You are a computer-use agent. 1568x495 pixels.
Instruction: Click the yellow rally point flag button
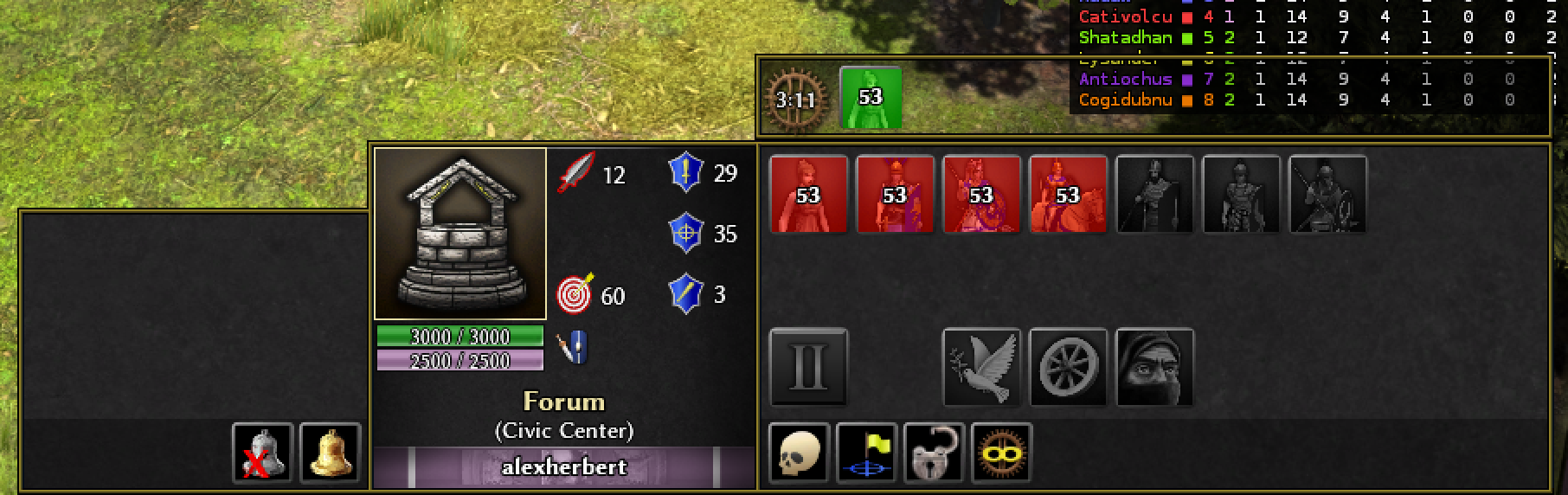click(x=867, y=452)
